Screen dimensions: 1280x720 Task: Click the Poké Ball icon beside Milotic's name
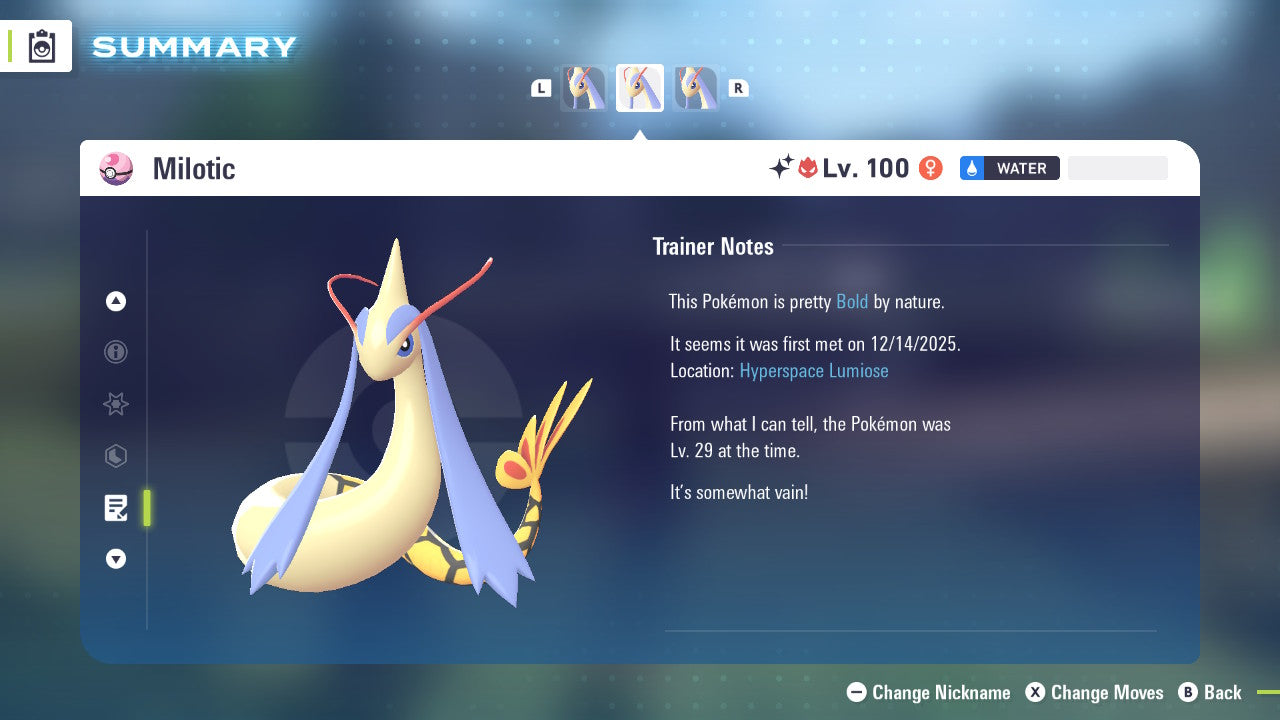pos(115,169)
